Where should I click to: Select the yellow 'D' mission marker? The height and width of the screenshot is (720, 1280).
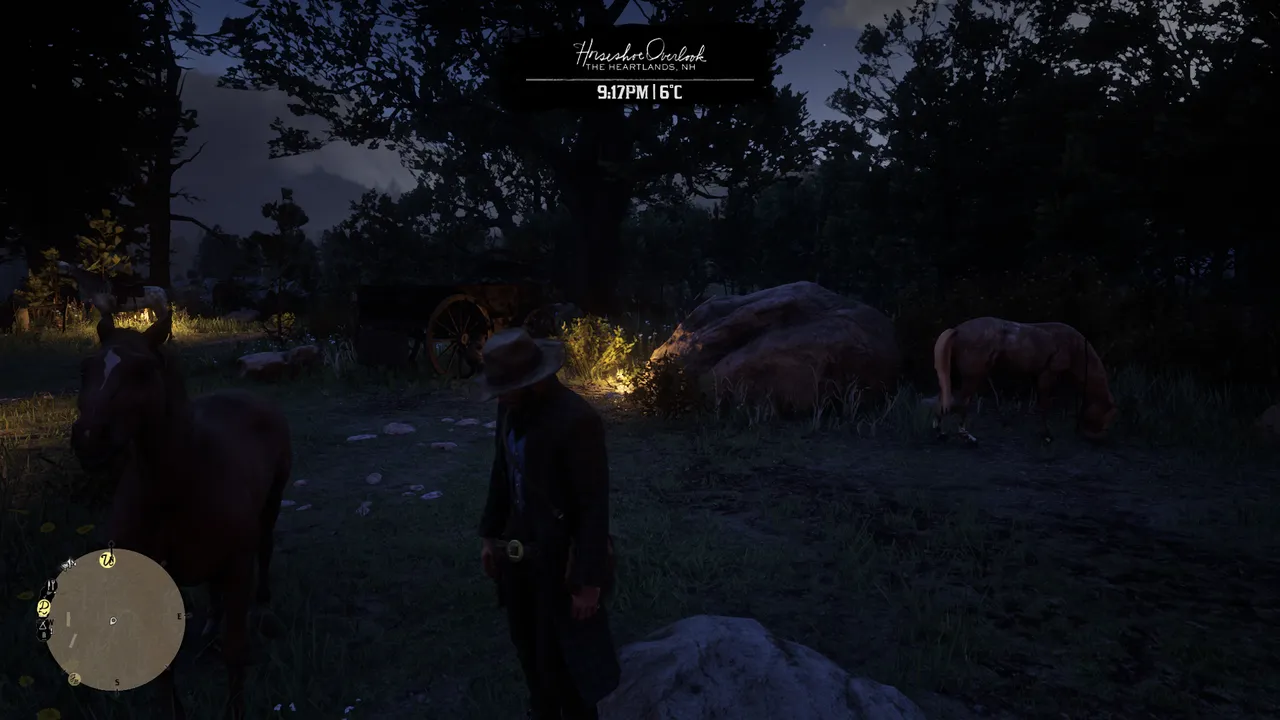(44, 607)
